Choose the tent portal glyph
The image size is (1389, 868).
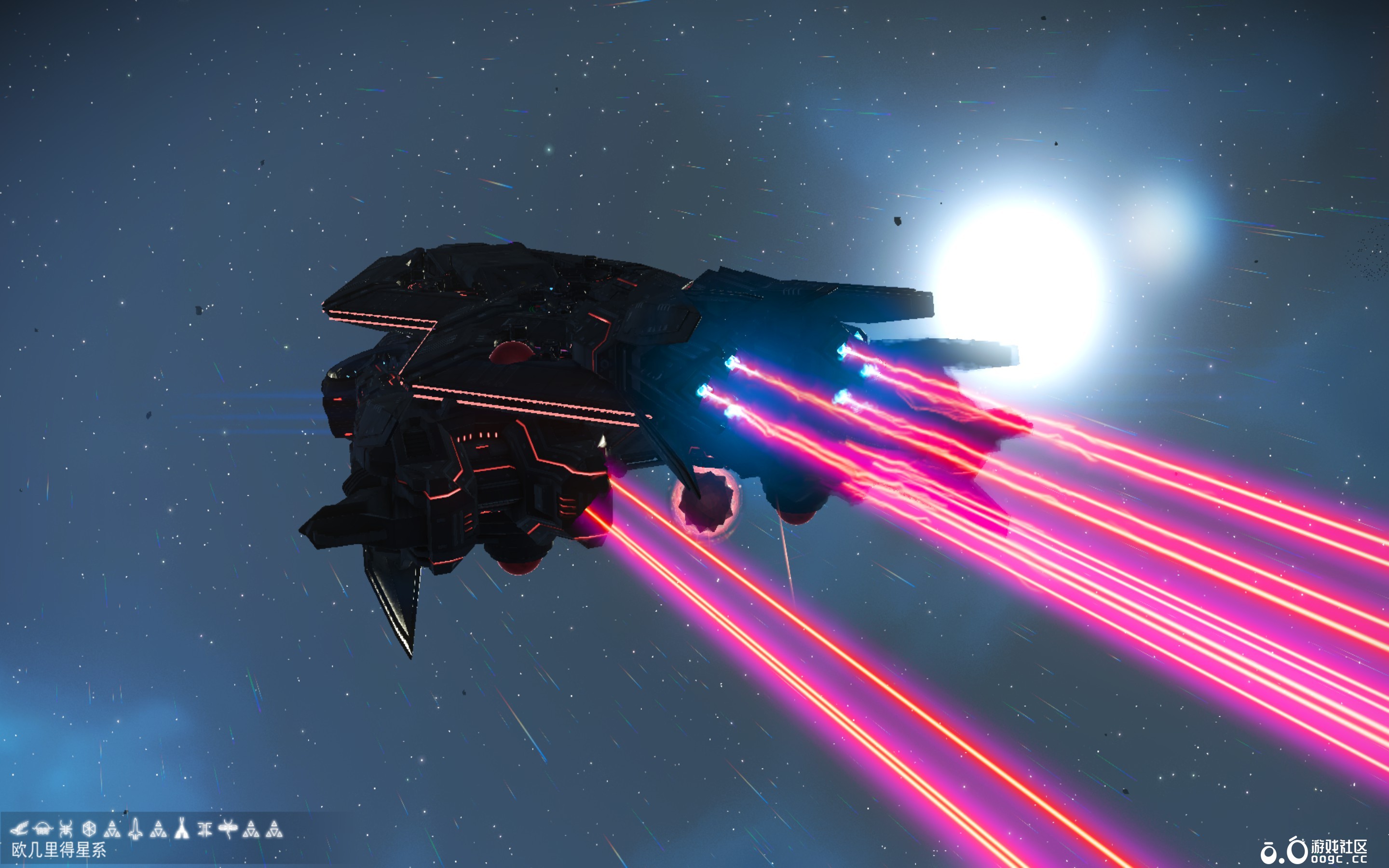click(x=181, y=828)
